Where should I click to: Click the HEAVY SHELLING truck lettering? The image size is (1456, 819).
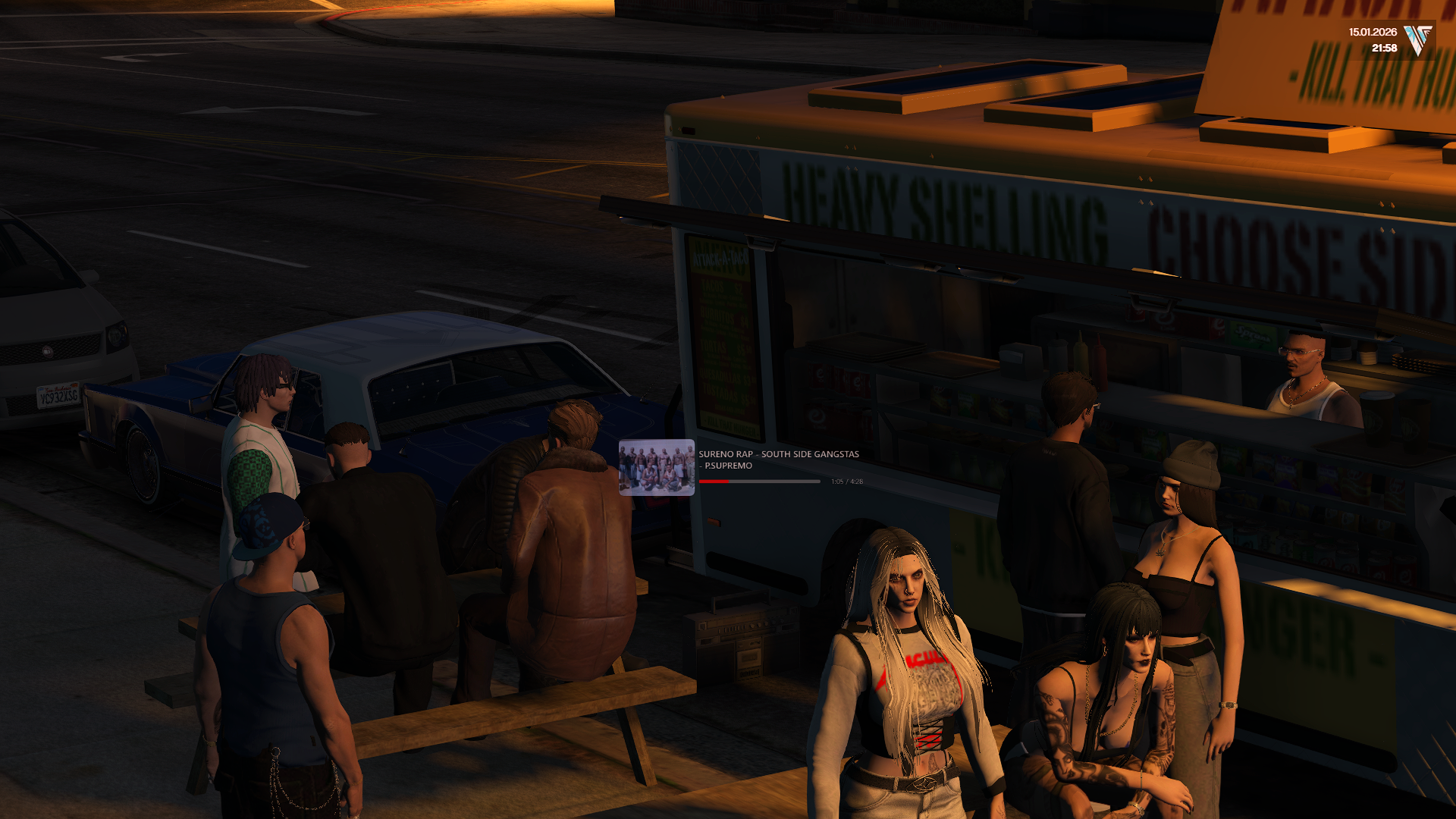tap(940, 201)
